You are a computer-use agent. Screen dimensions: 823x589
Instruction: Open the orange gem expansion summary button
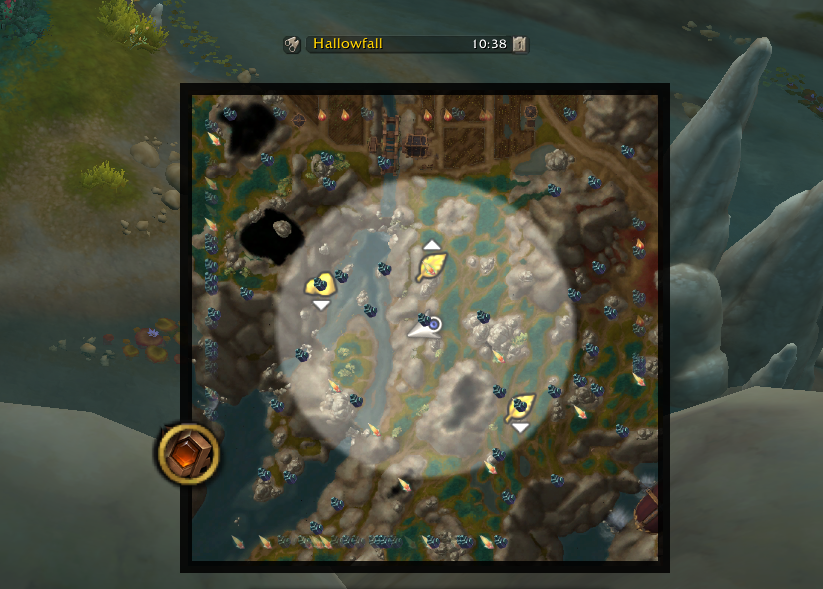pos(188,454)
